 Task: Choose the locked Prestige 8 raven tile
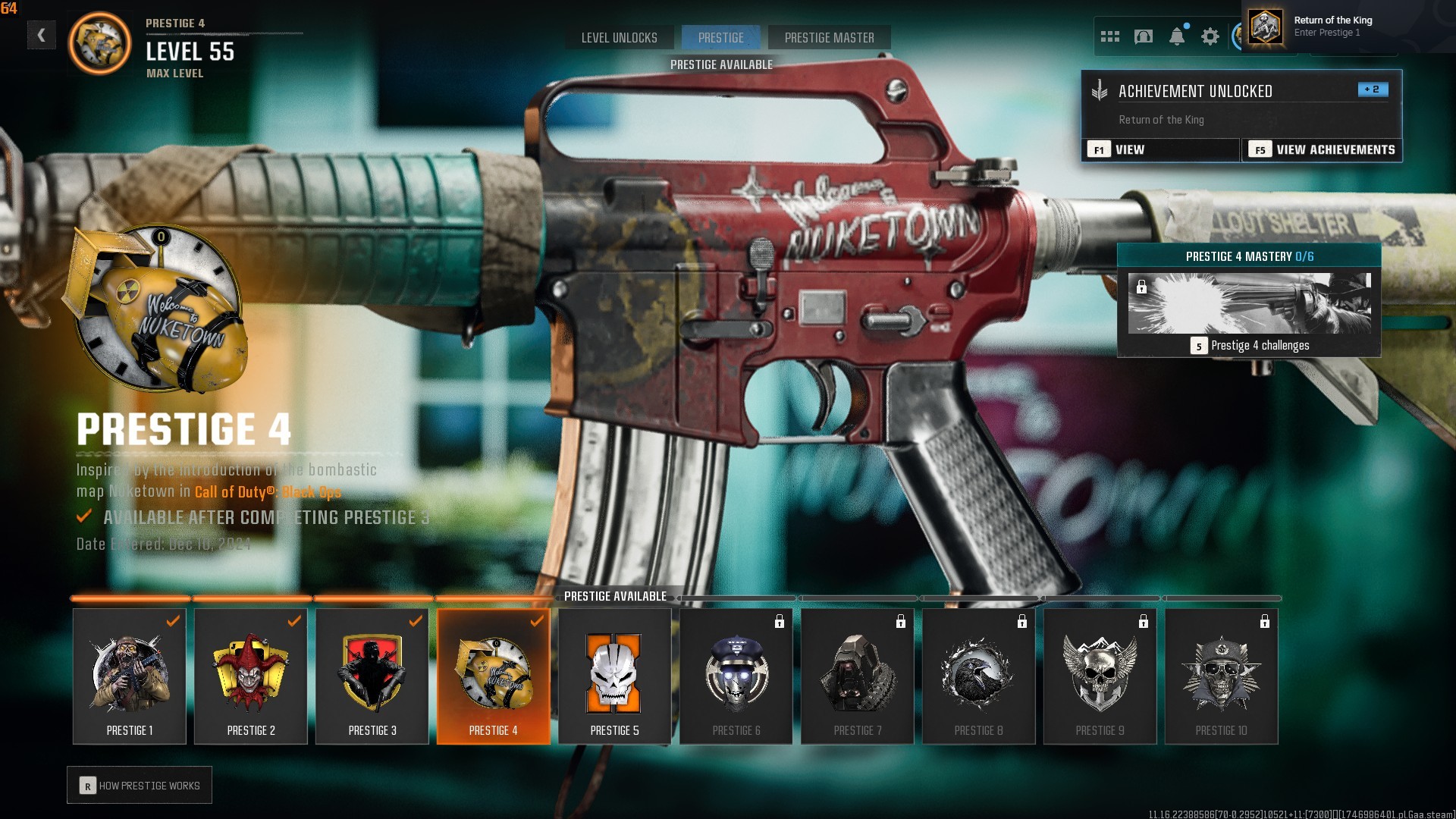pos(979,676)
